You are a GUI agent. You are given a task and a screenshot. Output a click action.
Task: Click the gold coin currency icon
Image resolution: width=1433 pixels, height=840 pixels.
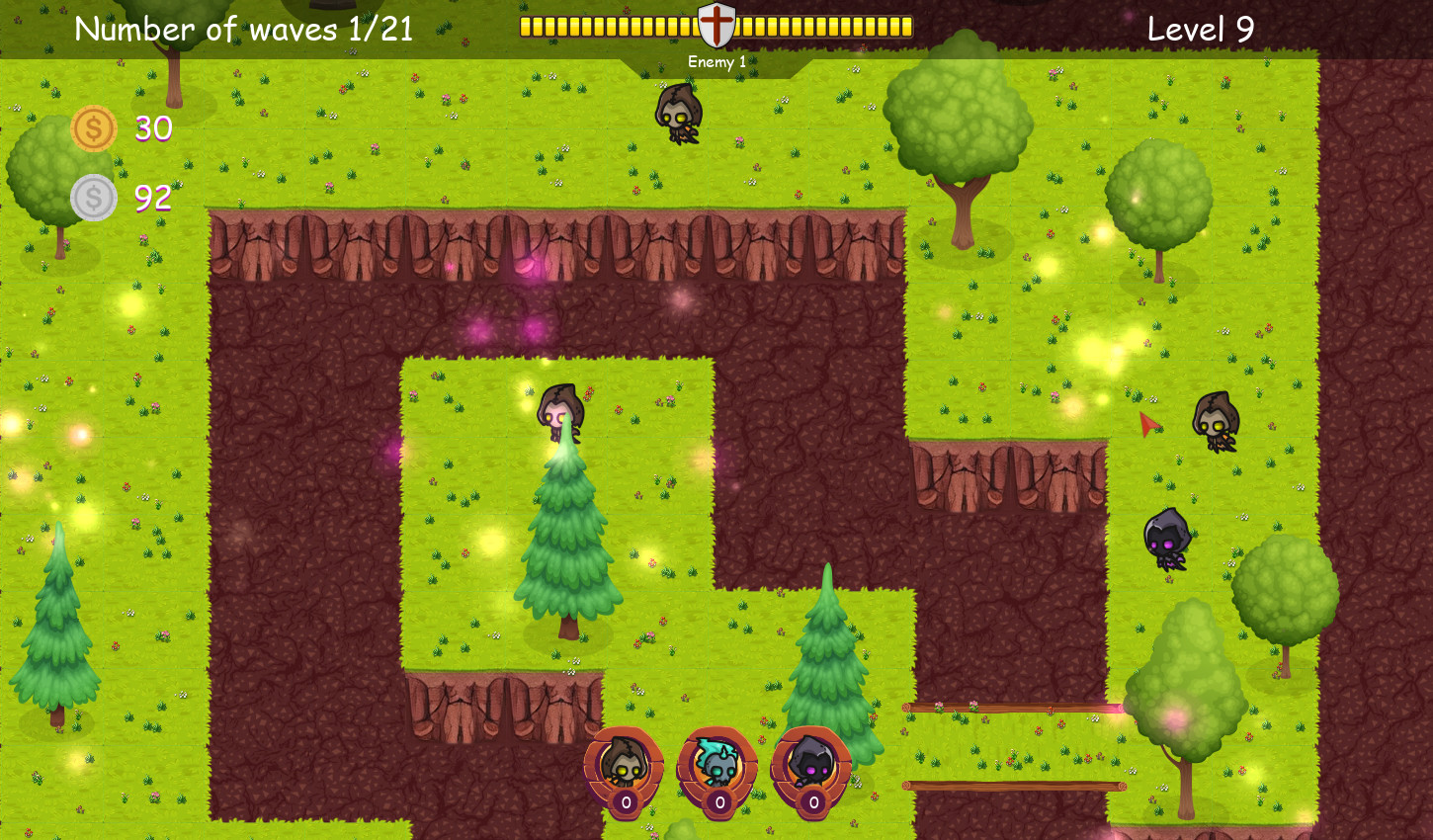(92, 127)
